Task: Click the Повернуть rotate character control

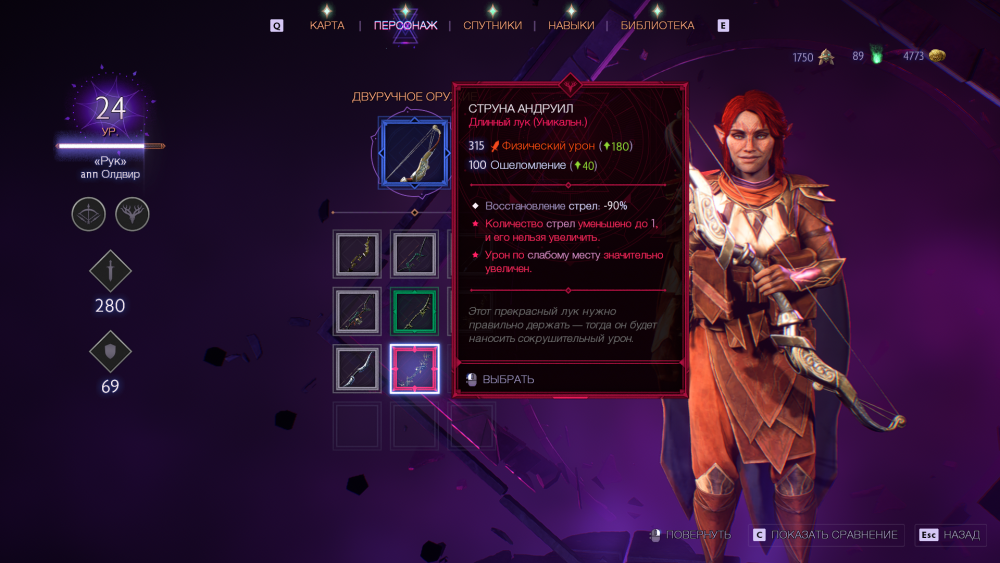Action: coord(690,535)
